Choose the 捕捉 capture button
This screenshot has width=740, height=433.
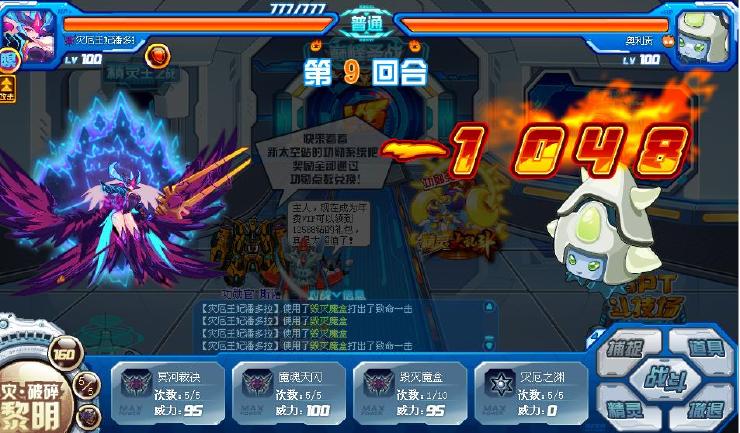click(x=626, y=350)
